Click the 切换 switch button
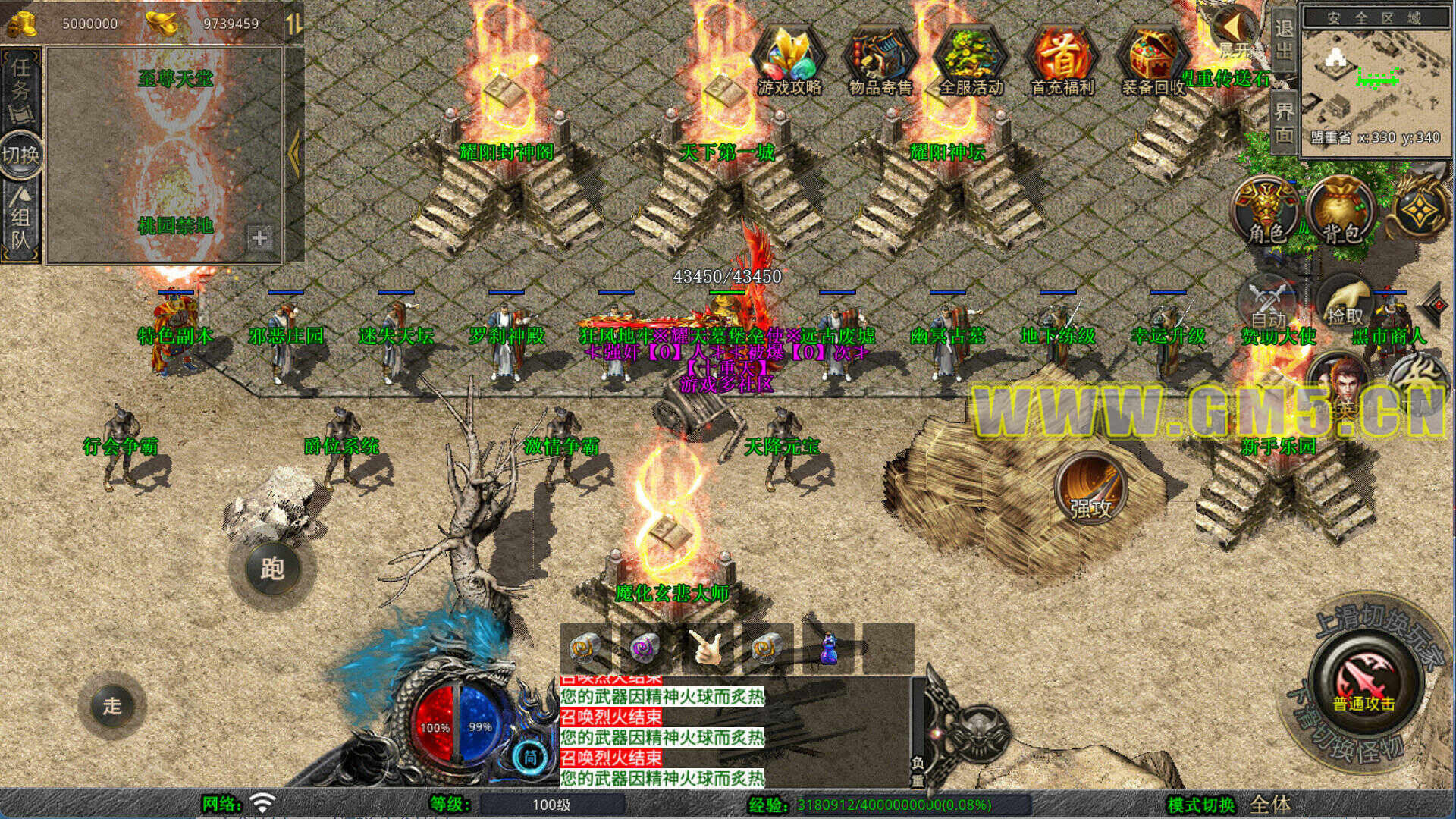The height and width of the screenshot is (819, 1456). [20, 155]
